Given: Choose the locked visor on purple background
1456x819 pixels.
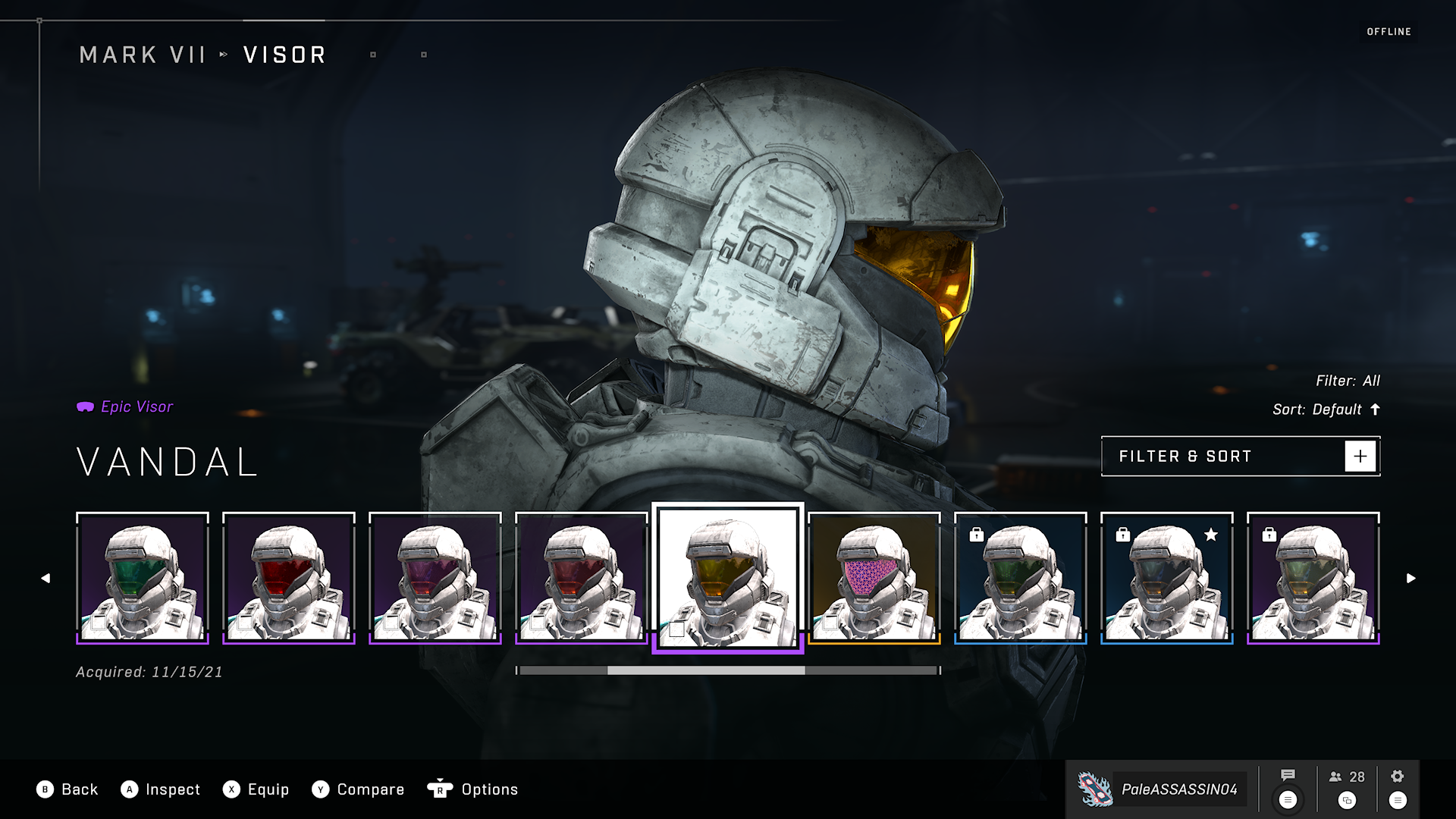Looking at the screenshot, I should point(1313,578).
